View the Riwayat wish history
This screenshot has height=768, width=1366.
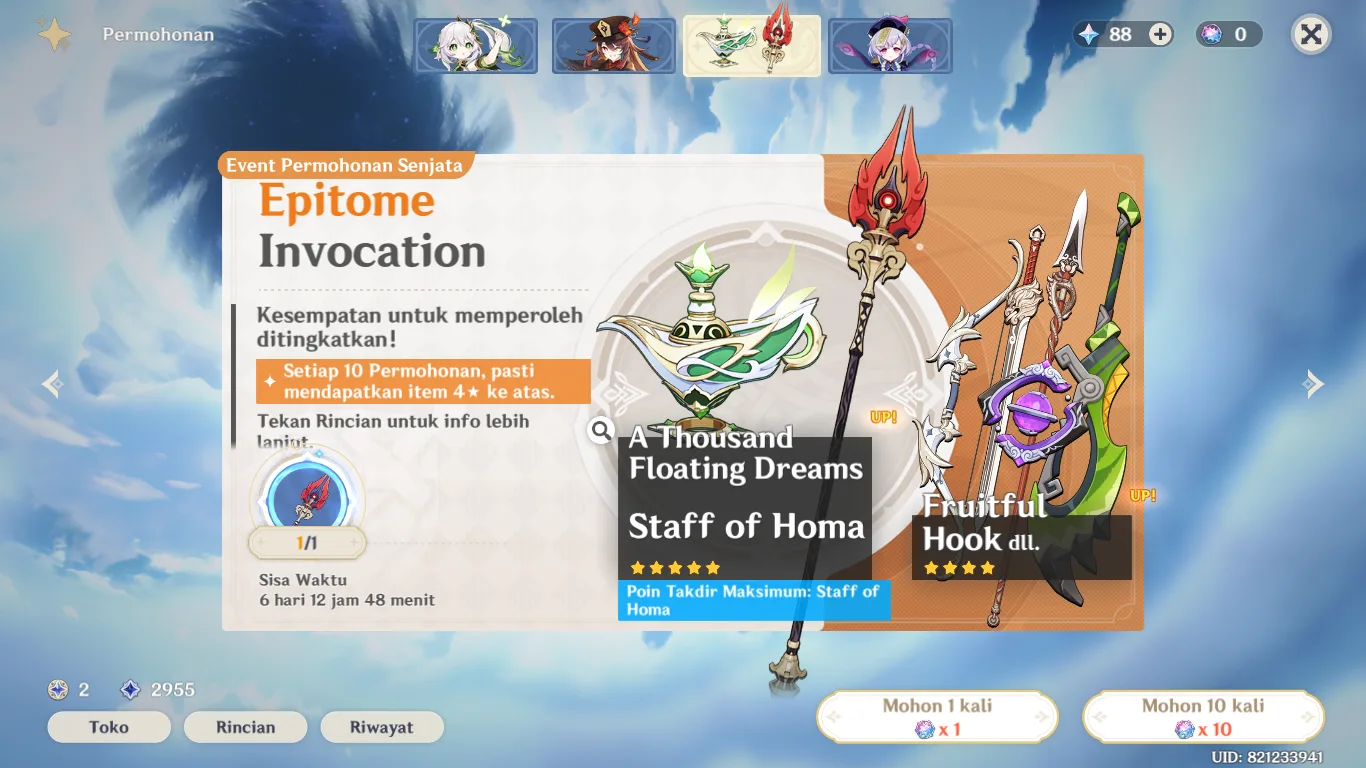point(381,727)
